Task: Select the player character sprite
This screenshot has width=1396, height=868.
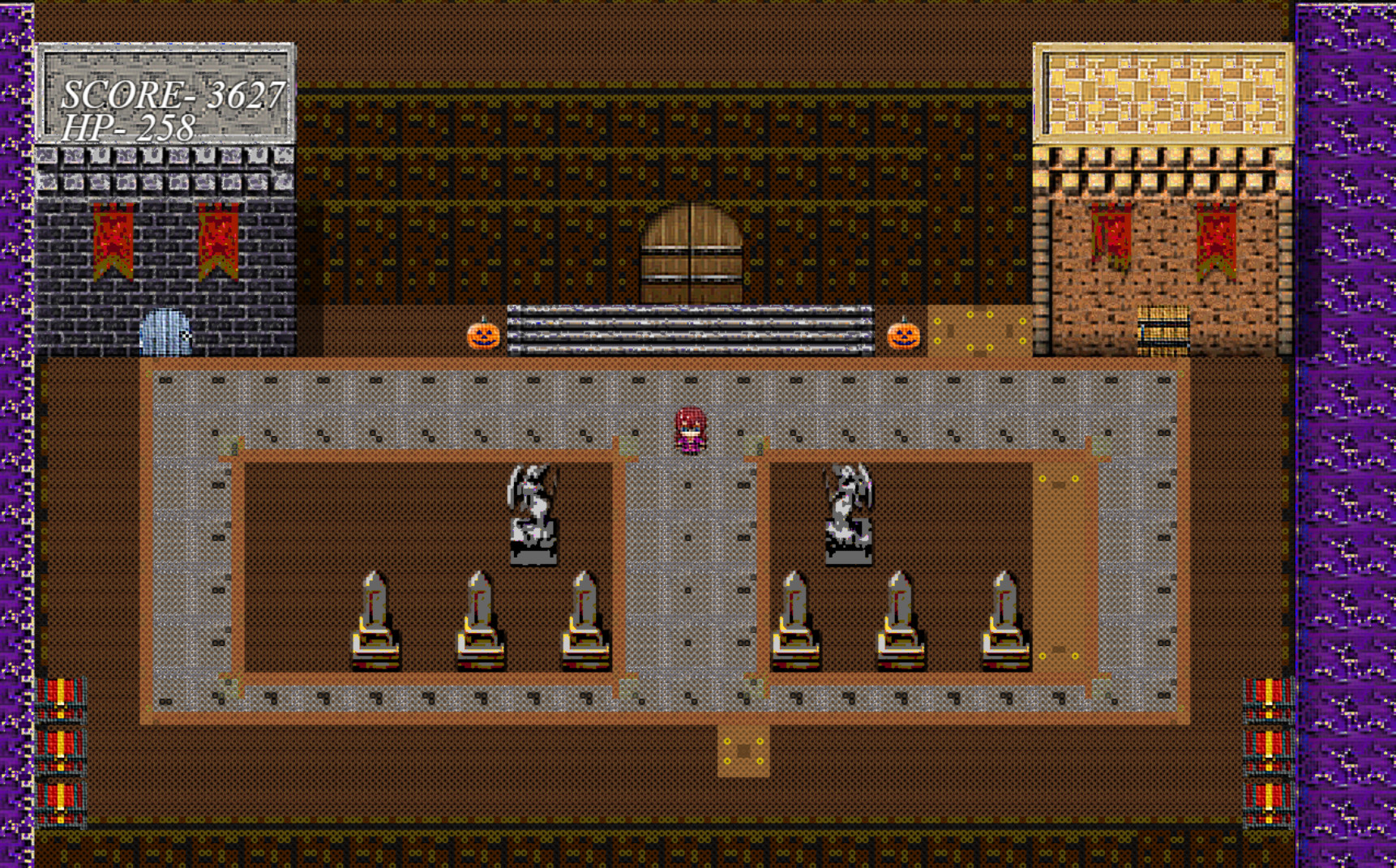Action: point(691,430)
